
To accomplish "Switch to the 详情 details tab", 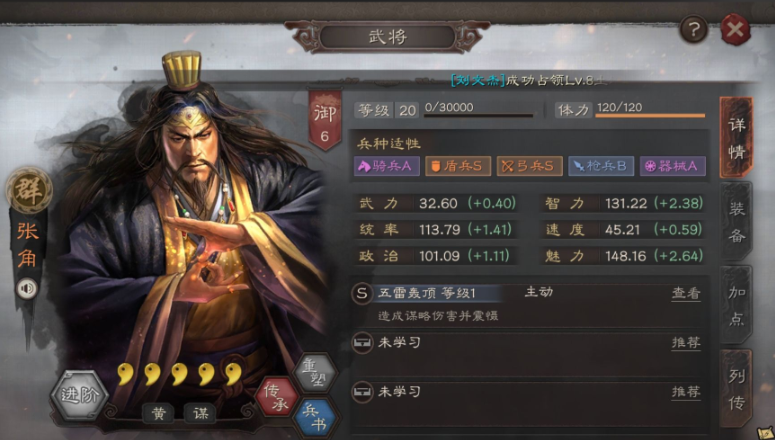I will click(736, 137).
